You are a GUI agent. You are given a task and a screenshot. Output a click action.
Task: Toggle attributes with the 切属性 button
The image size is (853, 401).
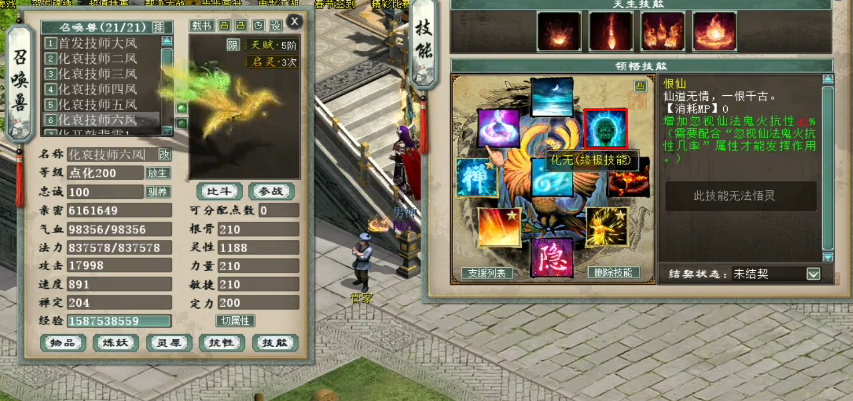[236, 320]
